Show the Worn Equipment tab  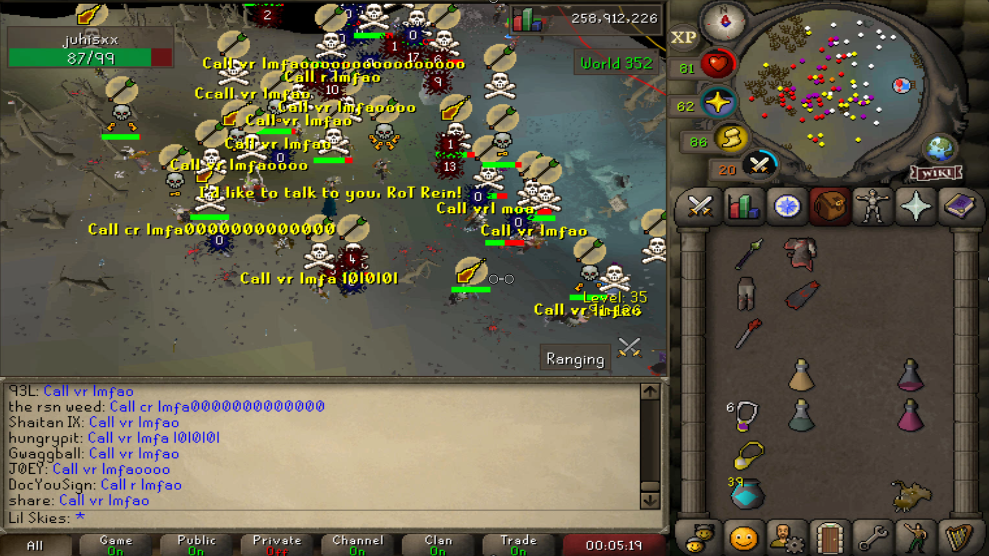click(873, 206)
